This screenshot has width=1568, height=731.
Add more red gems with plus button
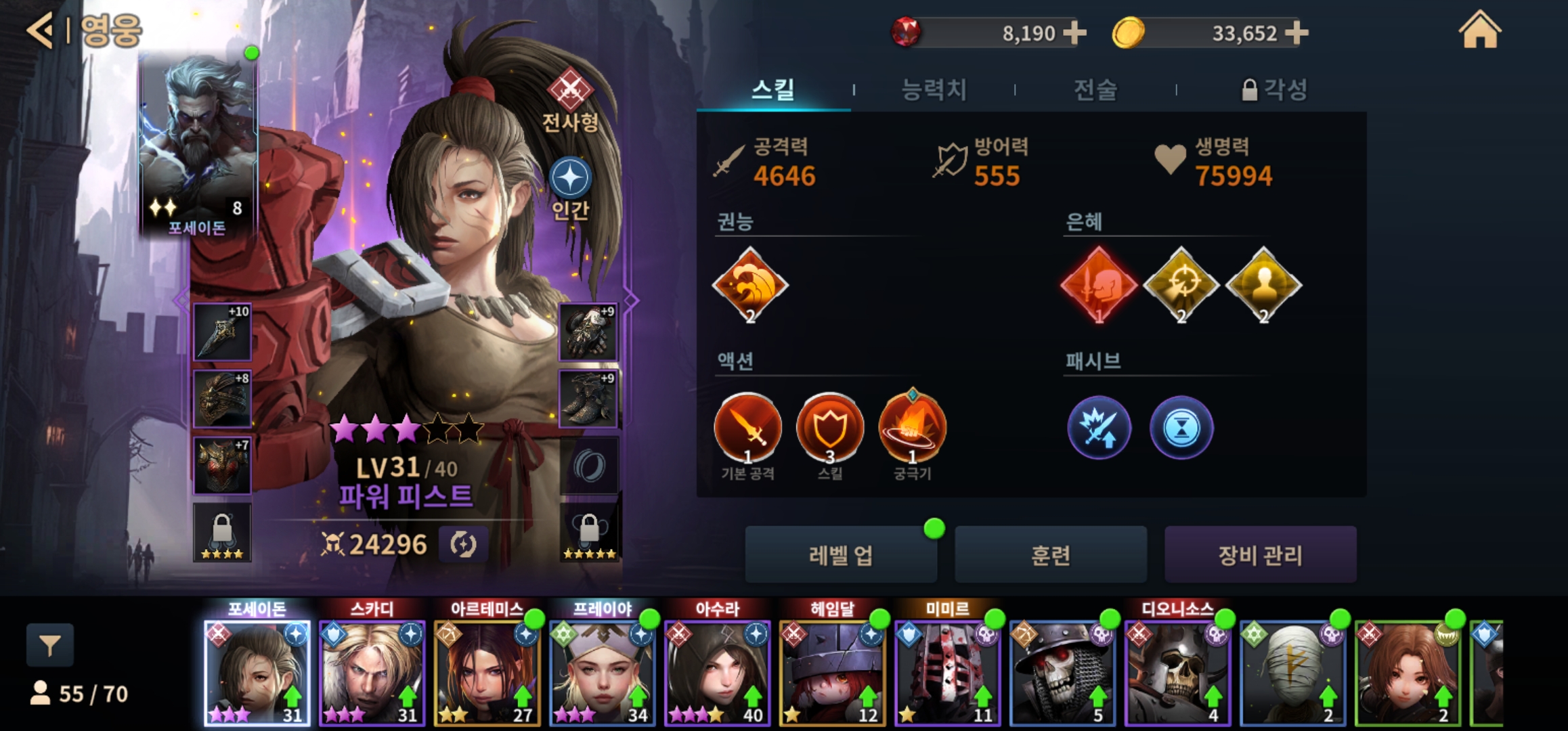1074,32
